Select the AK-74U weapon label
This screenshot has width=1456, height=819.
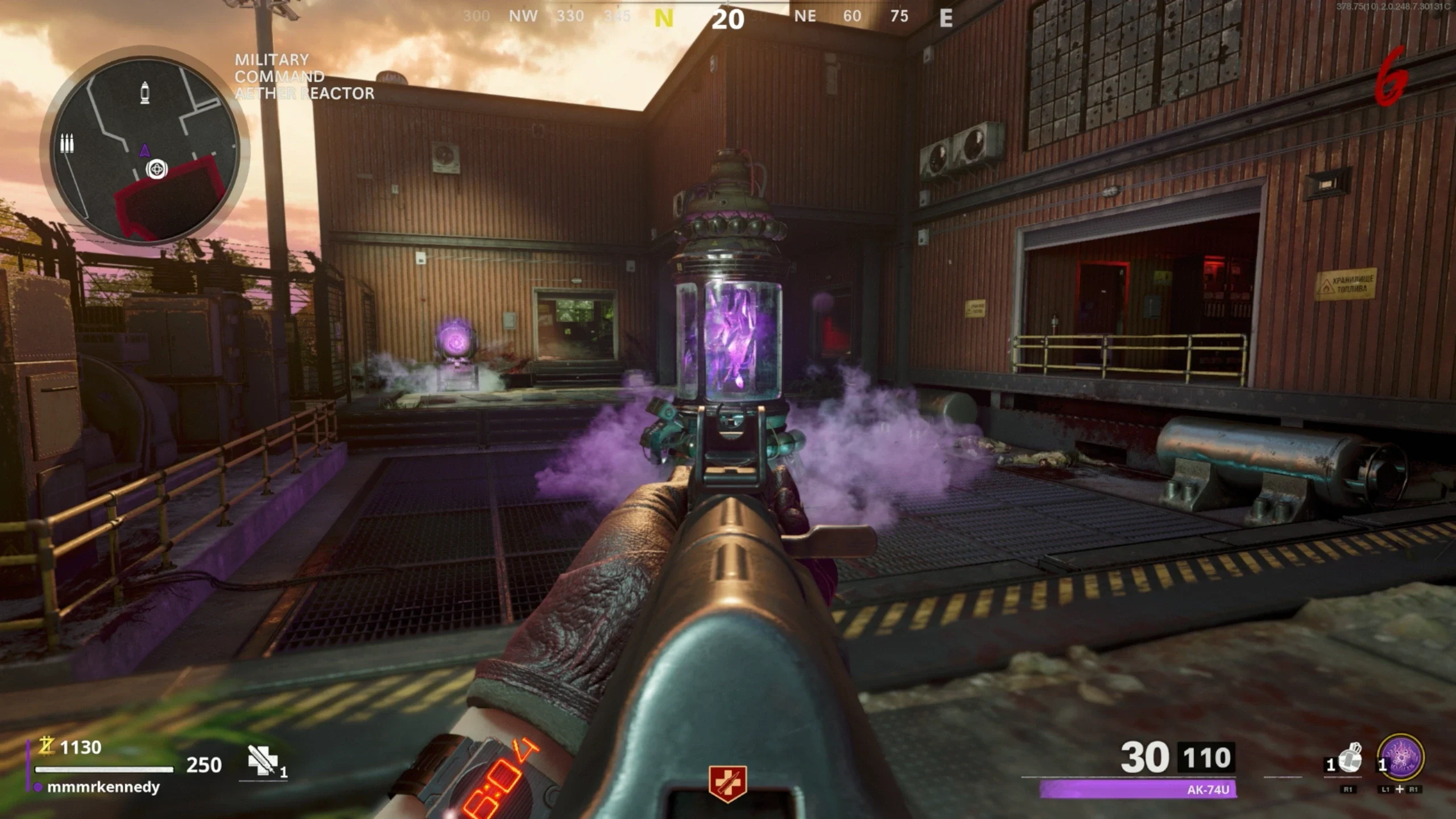click(x=1208, y=790)
